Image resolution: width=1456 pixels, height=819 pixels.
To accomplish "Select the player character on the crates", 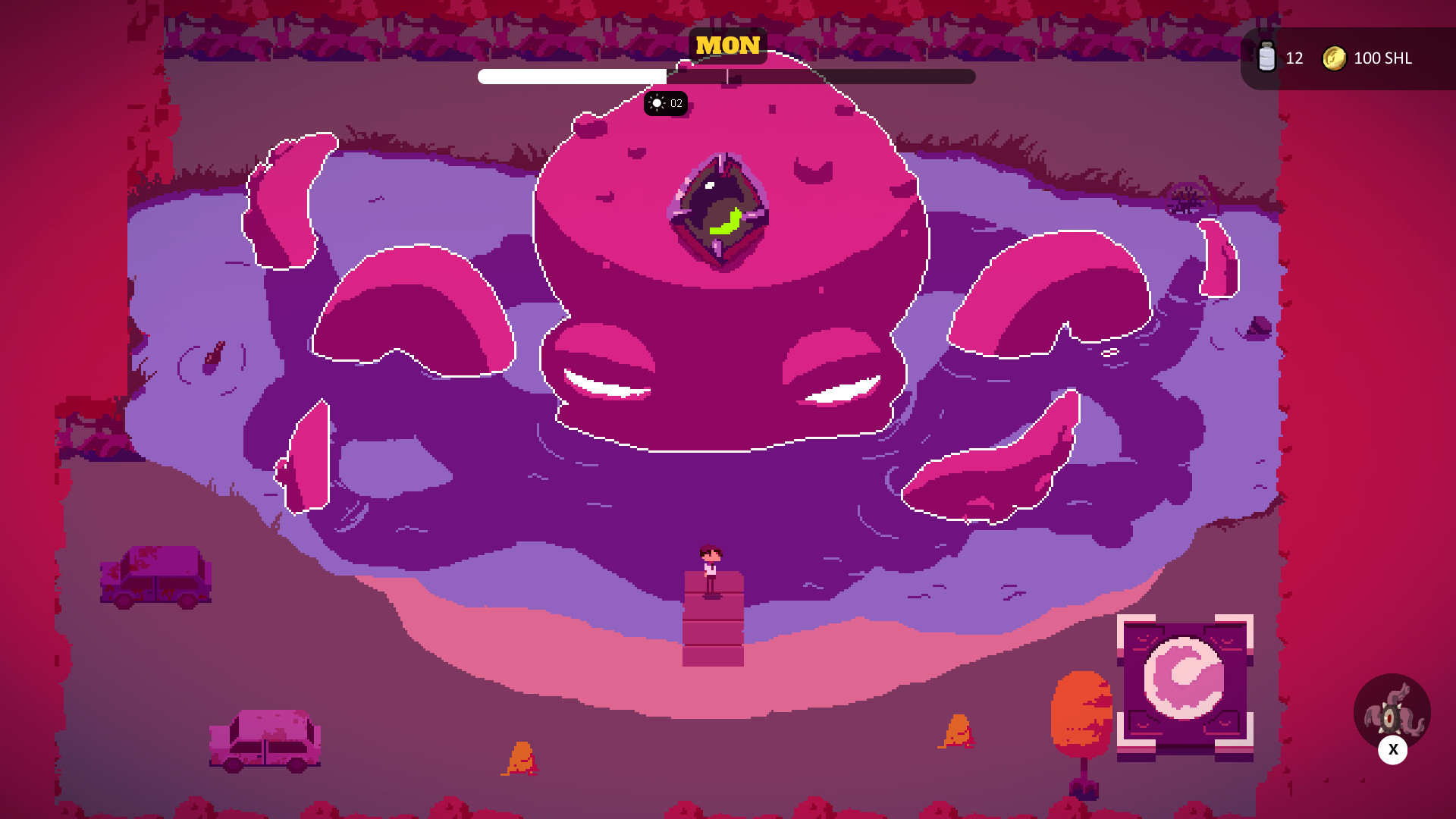I will point(711,569).
